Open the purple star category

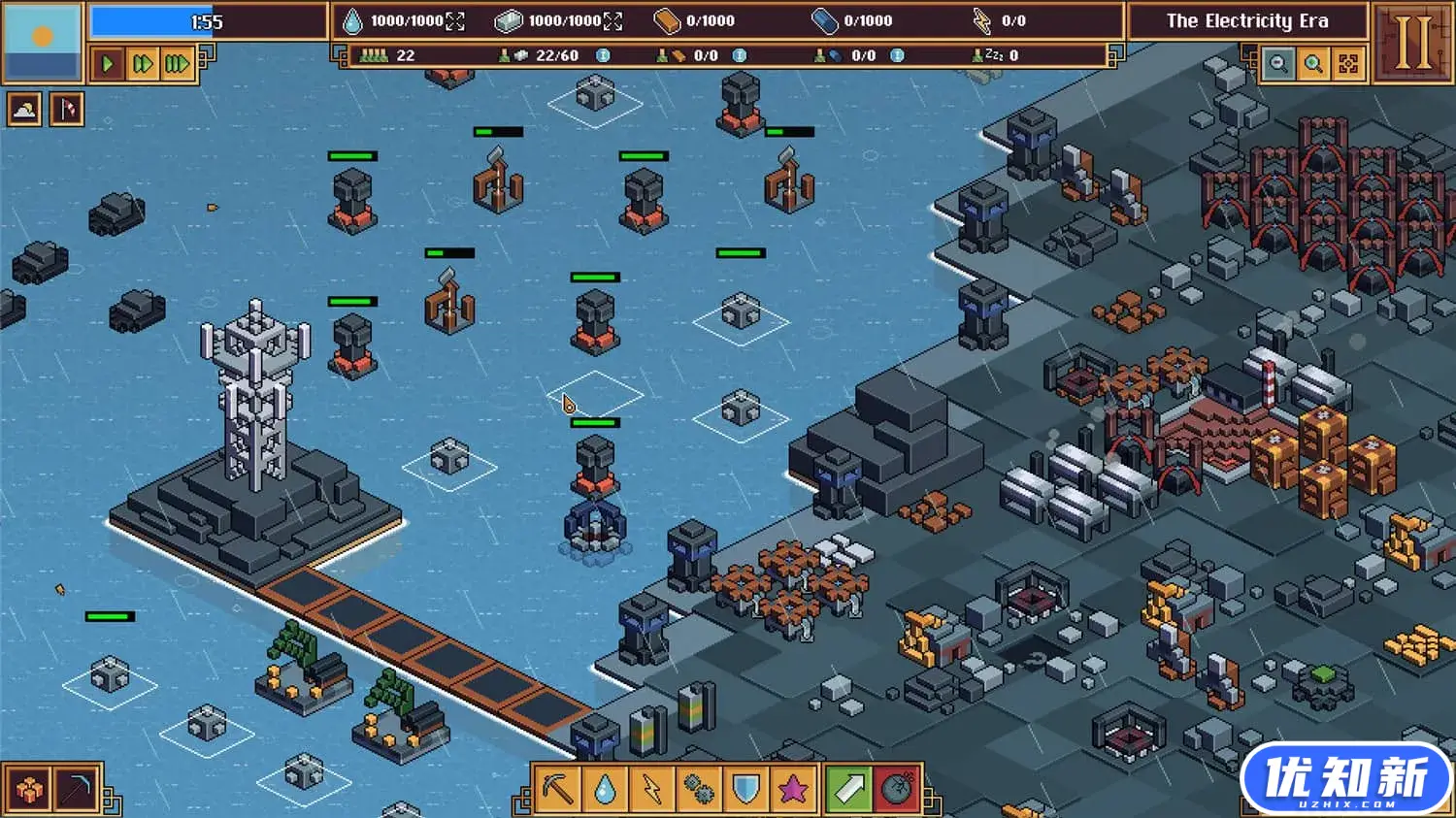(792, 789)
